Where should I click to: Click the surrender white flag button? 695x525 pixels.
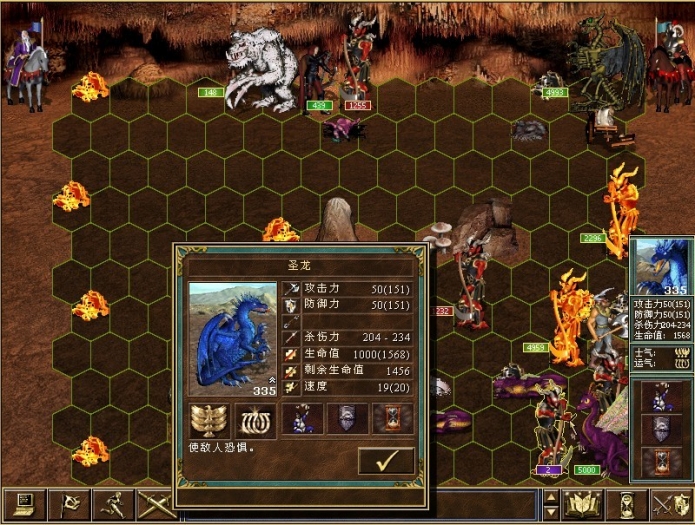click(65, 505)
